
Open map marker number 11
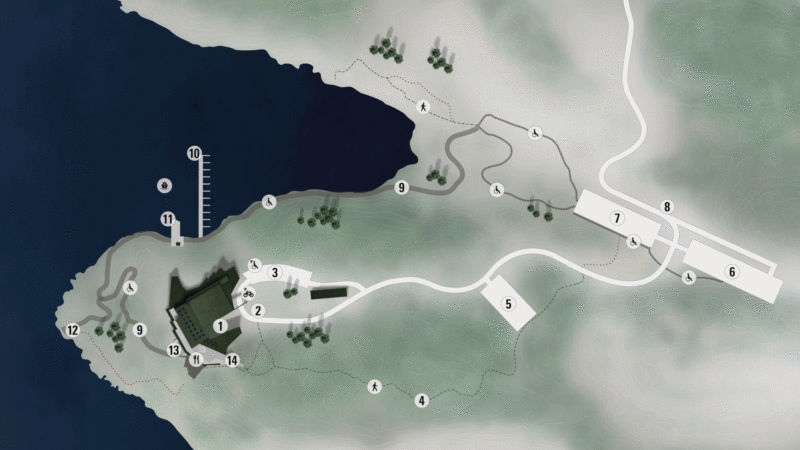pyautogui.click(x=167, y=218)
